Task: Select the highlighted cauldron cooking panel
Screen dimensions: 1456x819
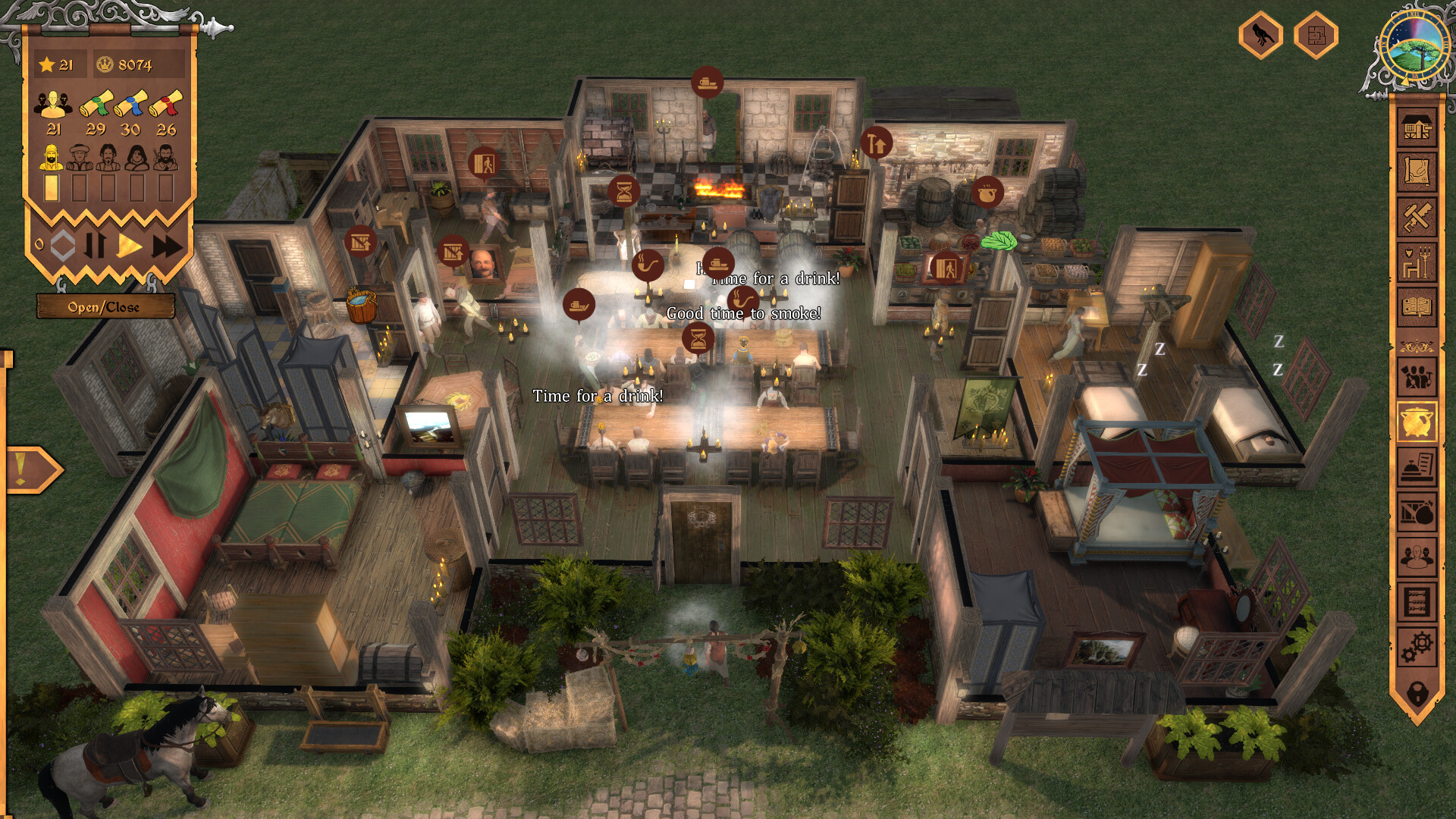Action: [x=1419, y=422]
